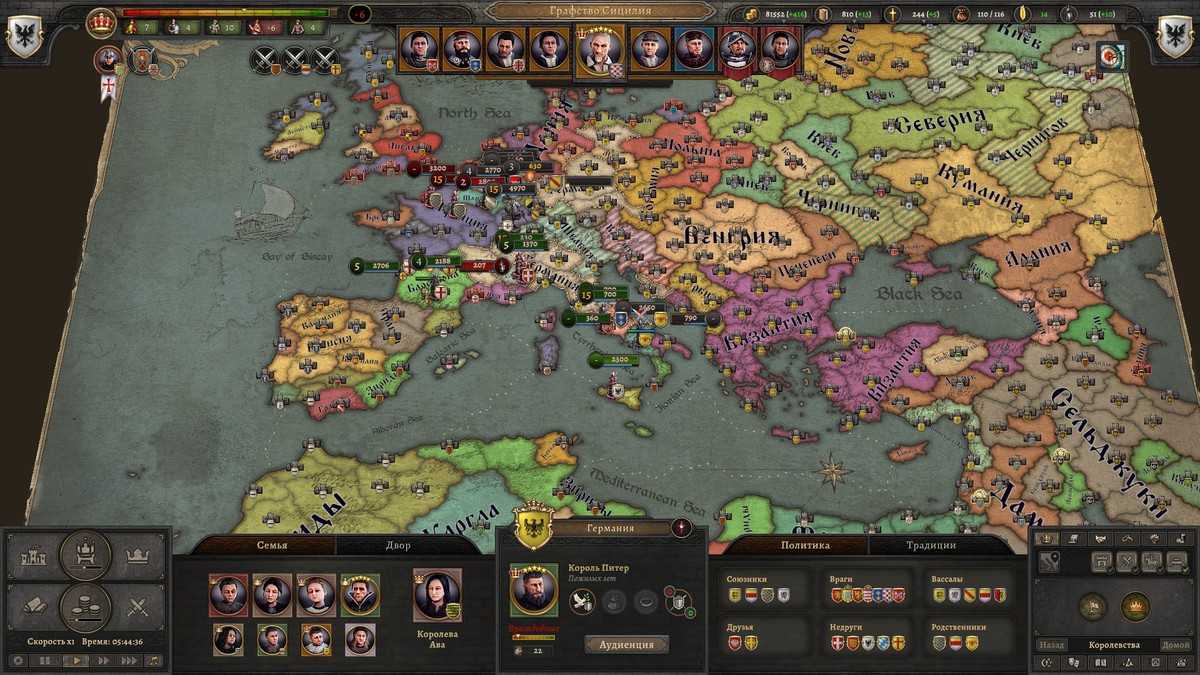Open the Семья tab
This screenshot has height=675, width=1200.
coord(270,545)
